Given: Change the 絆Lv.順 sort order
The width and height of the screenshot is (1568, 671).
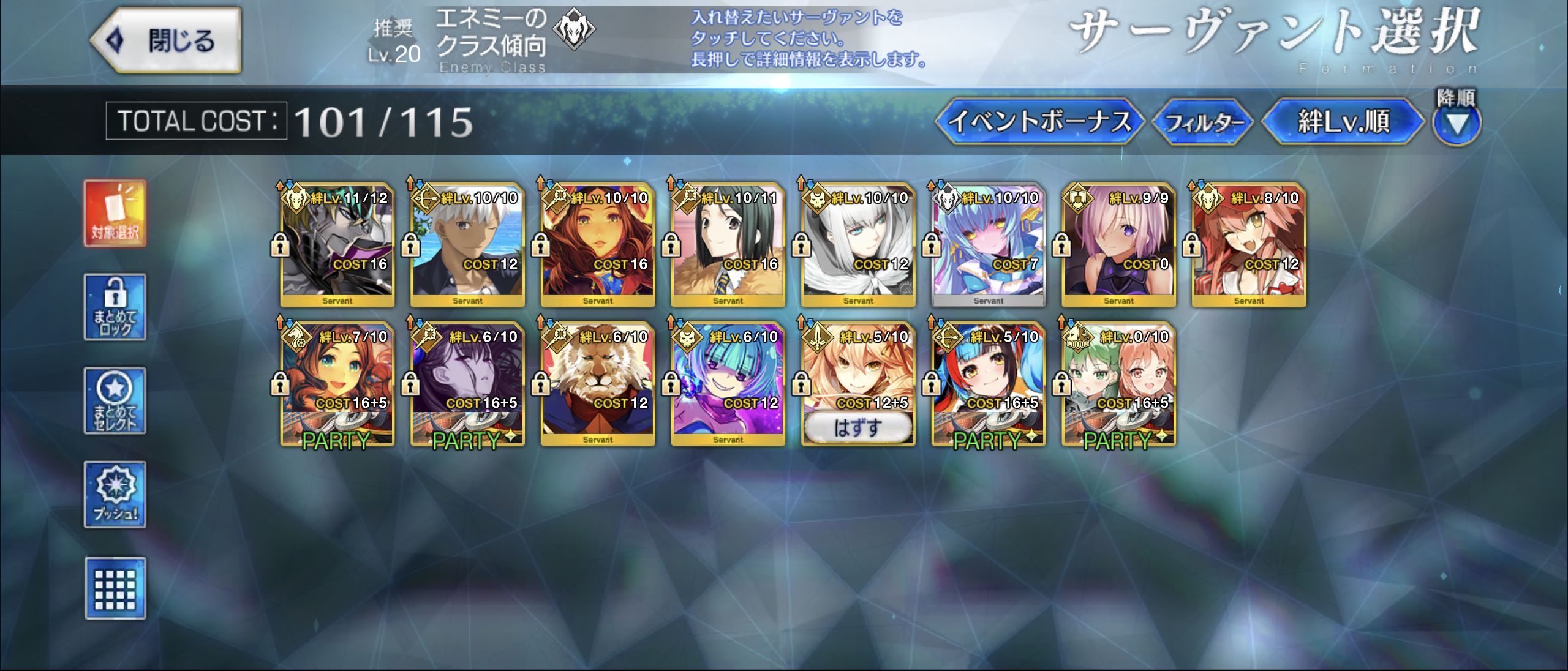Looking at the screenshot, I should tap(1343, 121).
